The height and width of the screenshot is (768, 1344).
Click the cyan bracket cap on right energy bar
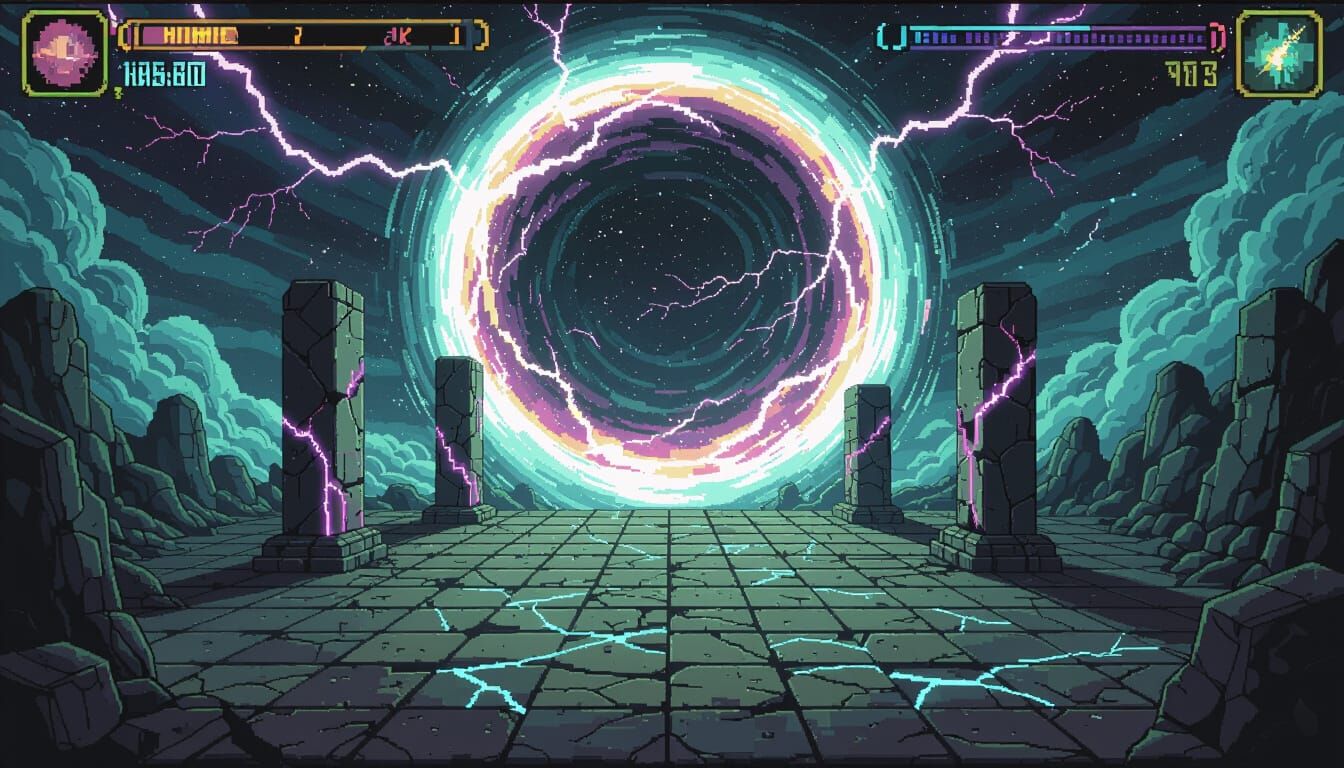pyautogui.click(x=884, y=38)
